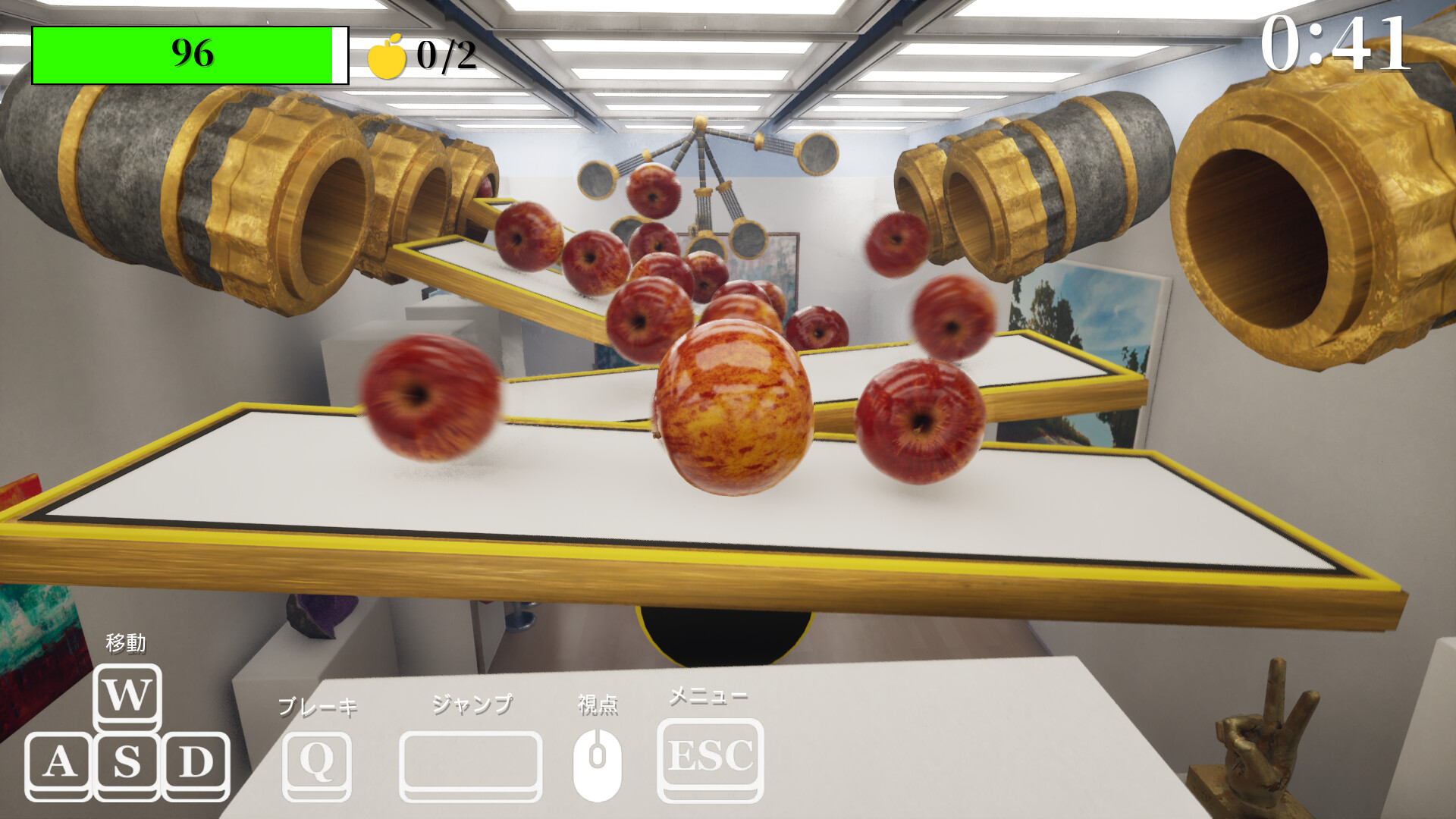This screenshot has width=1456, height=819.
Task: Select the D key movement icon
Action: [x=196, y=762]
